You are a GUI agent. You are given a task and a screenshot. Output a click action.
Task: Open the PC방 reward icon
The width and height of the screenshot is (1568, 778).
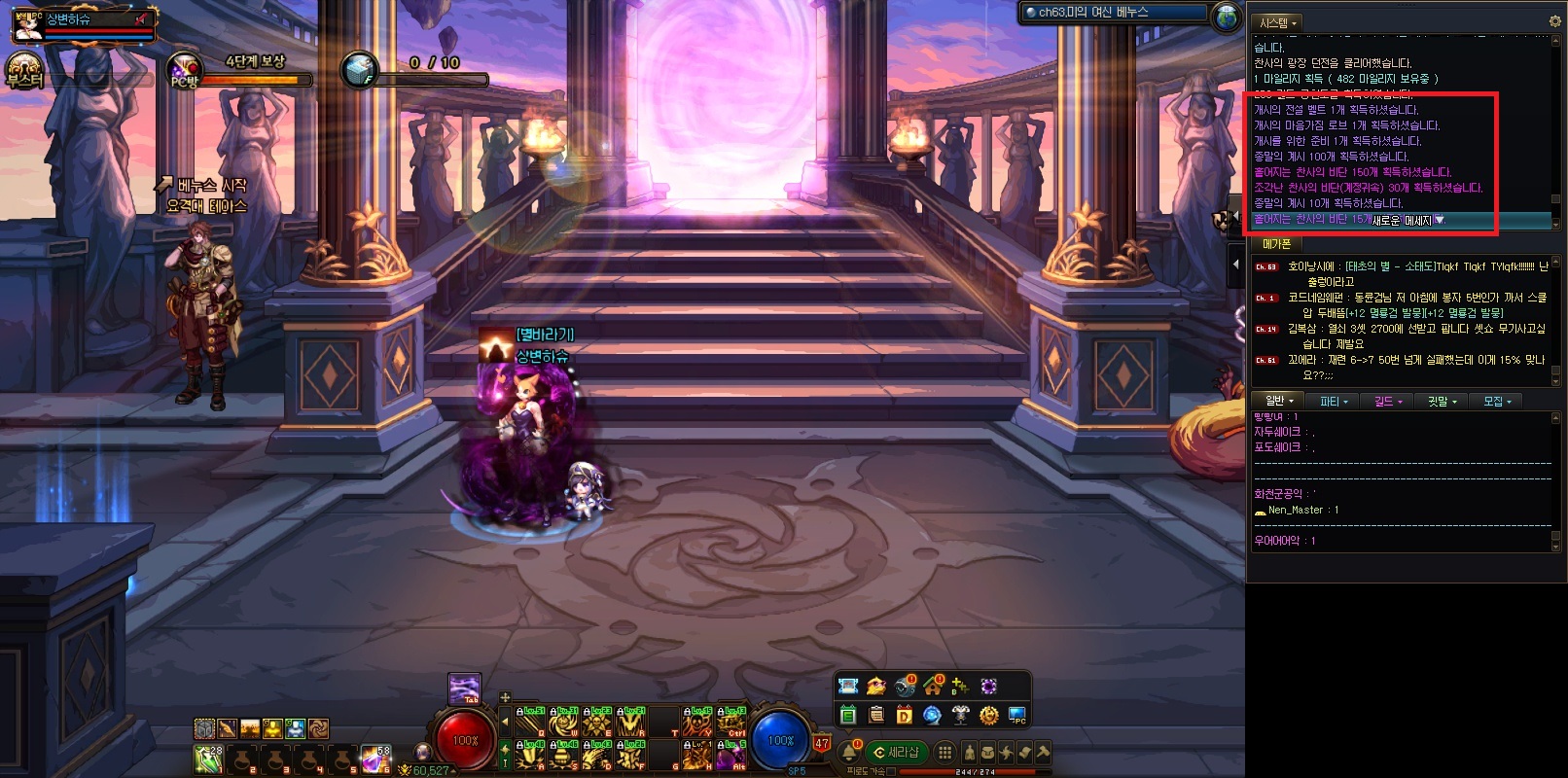click(x=184, y=72)
